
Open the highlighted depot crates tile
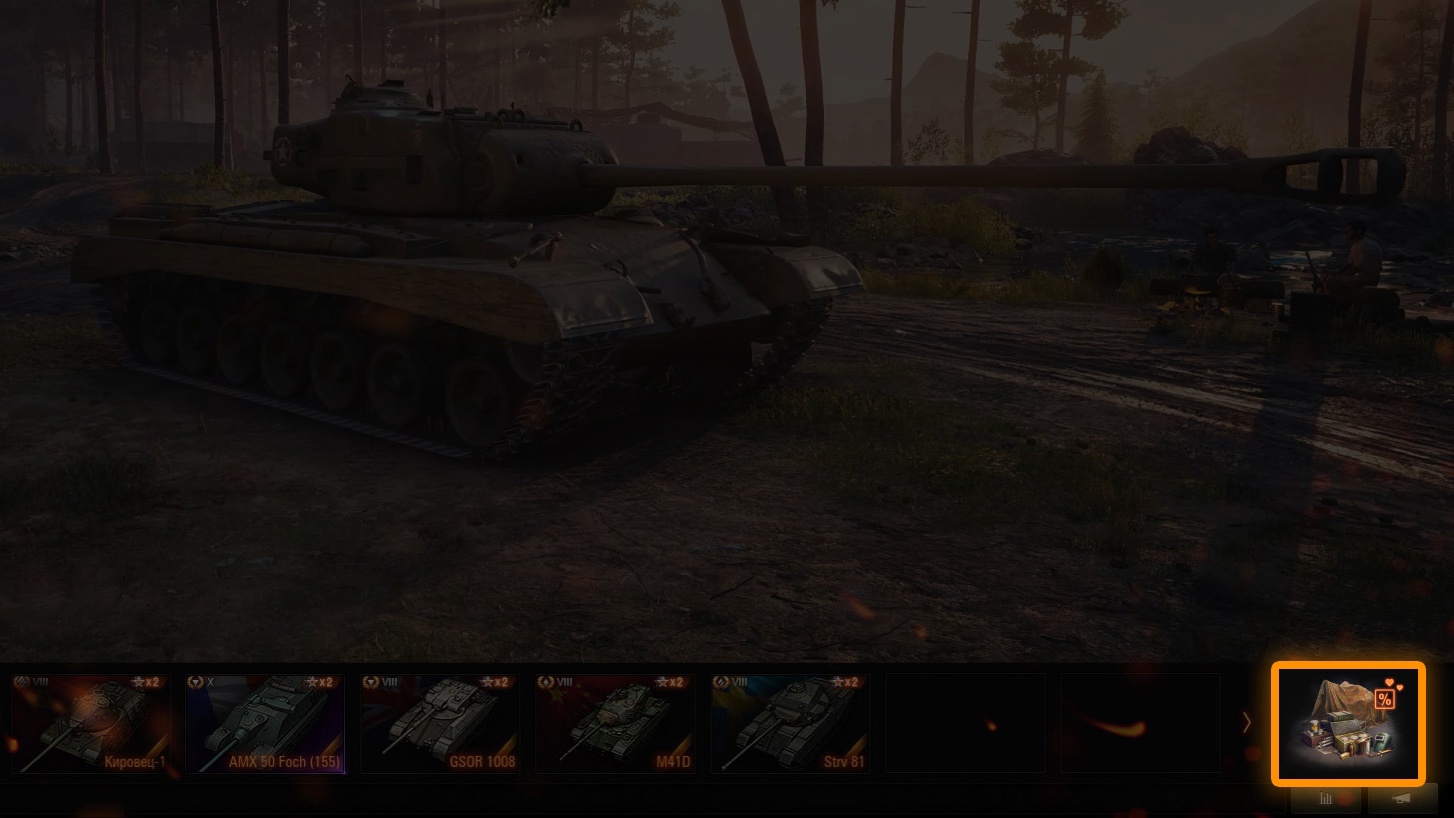1347,722
